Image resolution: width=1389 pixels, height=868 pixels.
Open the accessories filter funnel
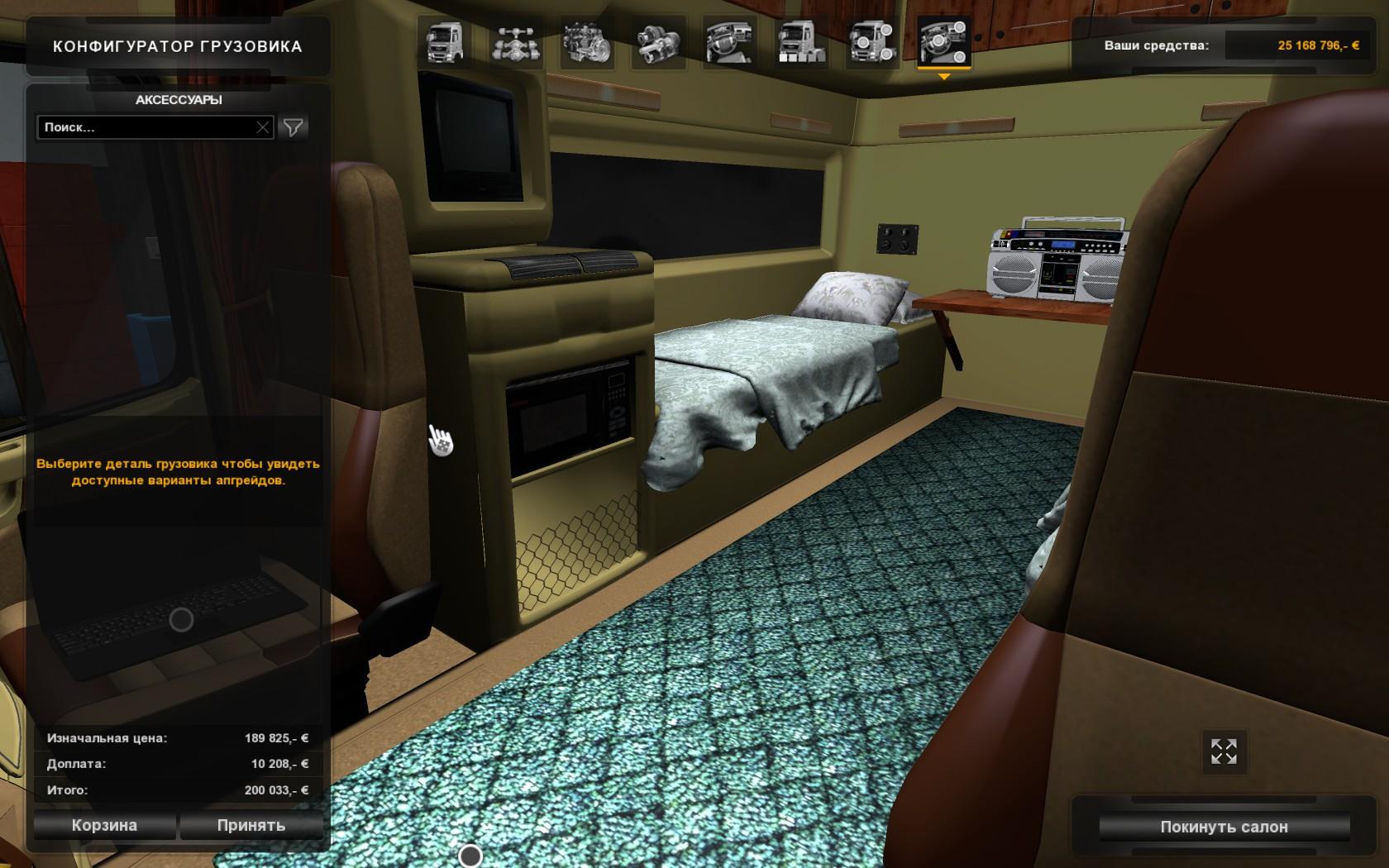[x=293, y=127]
